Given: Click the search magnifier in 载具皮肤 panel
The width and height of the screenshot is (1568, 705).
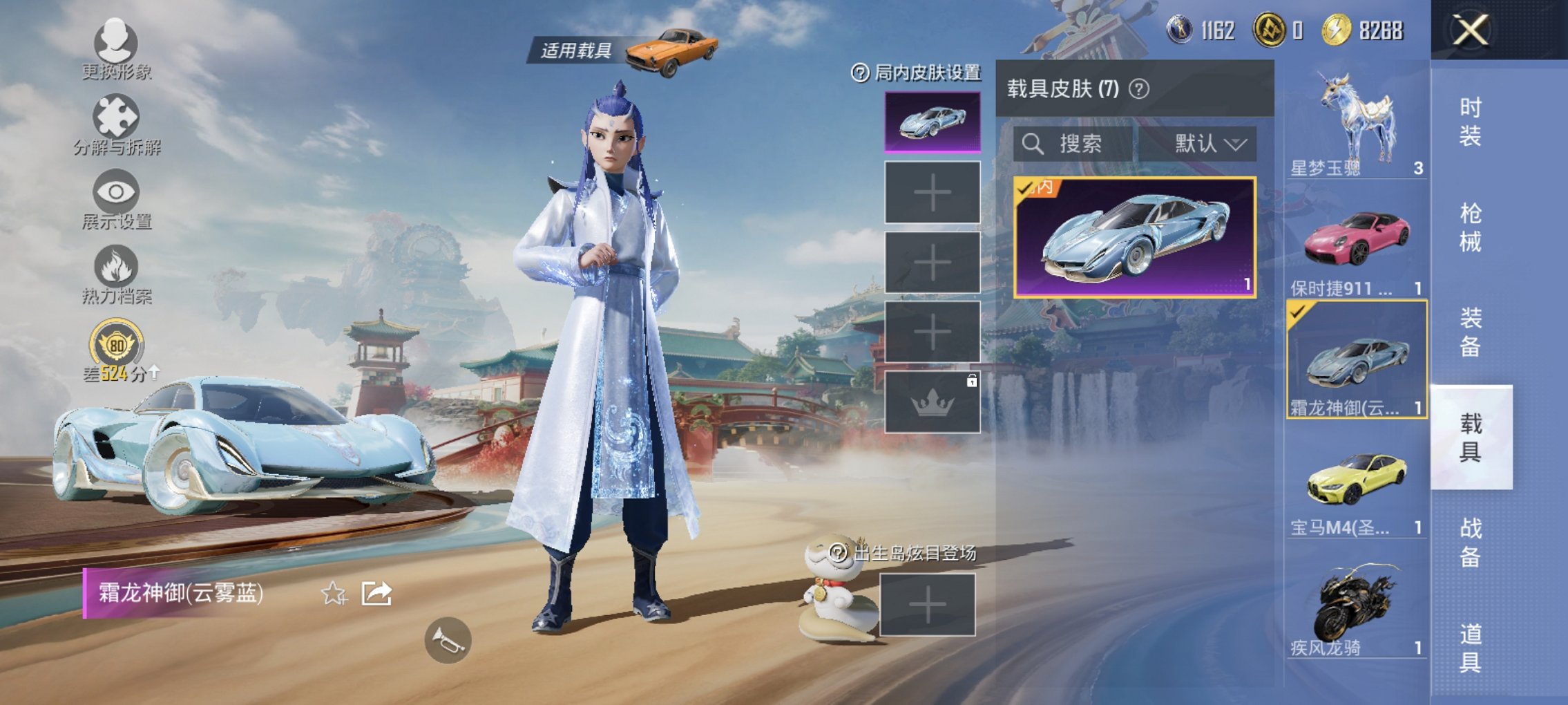Looking at the screenshot, I should click(x=1034, y=143).
